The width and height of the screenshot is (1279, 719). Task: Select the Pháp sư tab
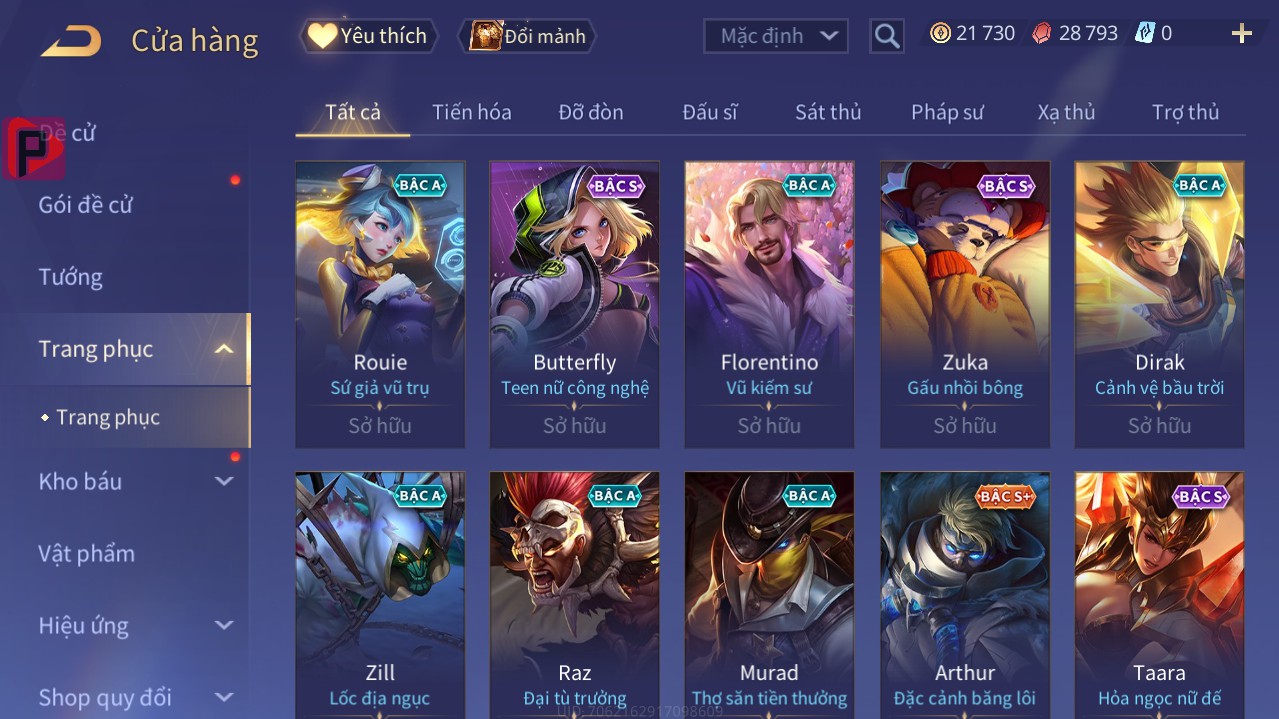coord(947,112)
